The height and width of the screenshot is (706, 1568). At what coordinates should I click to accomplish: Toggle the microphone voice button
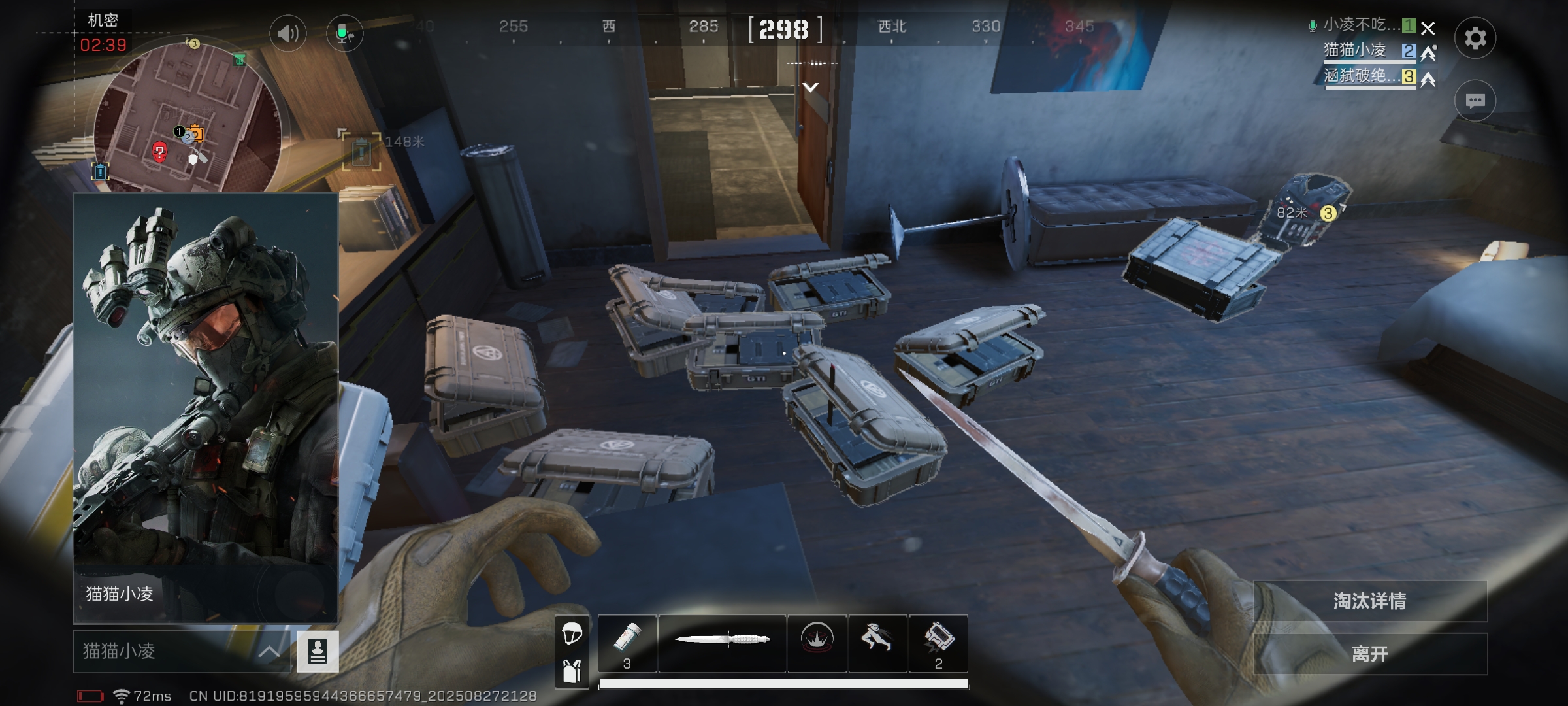pyautogui.click(x=344, y=33)
